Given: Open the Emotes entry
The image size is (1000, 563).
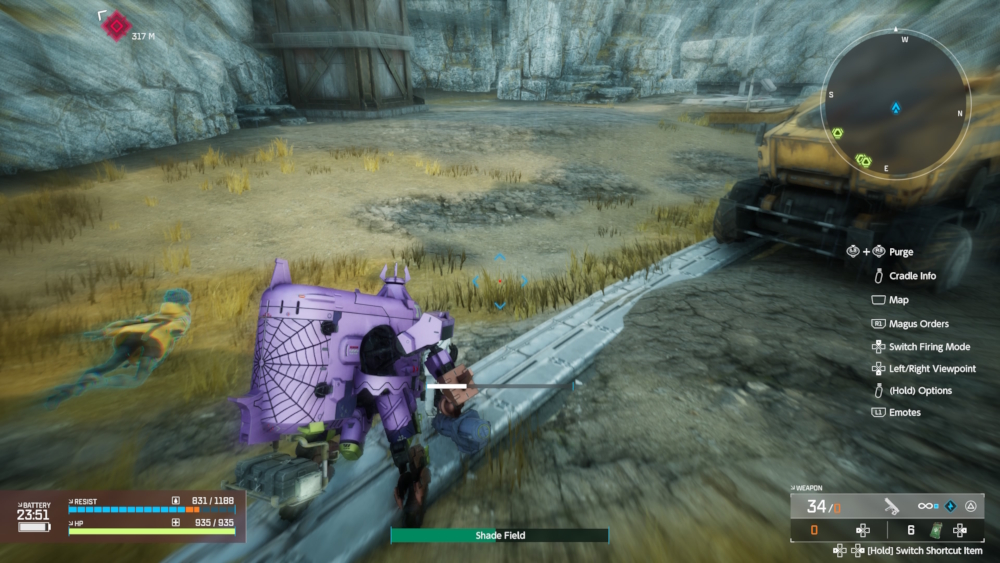Looking at the screenshot, I should tap(904, 412).
